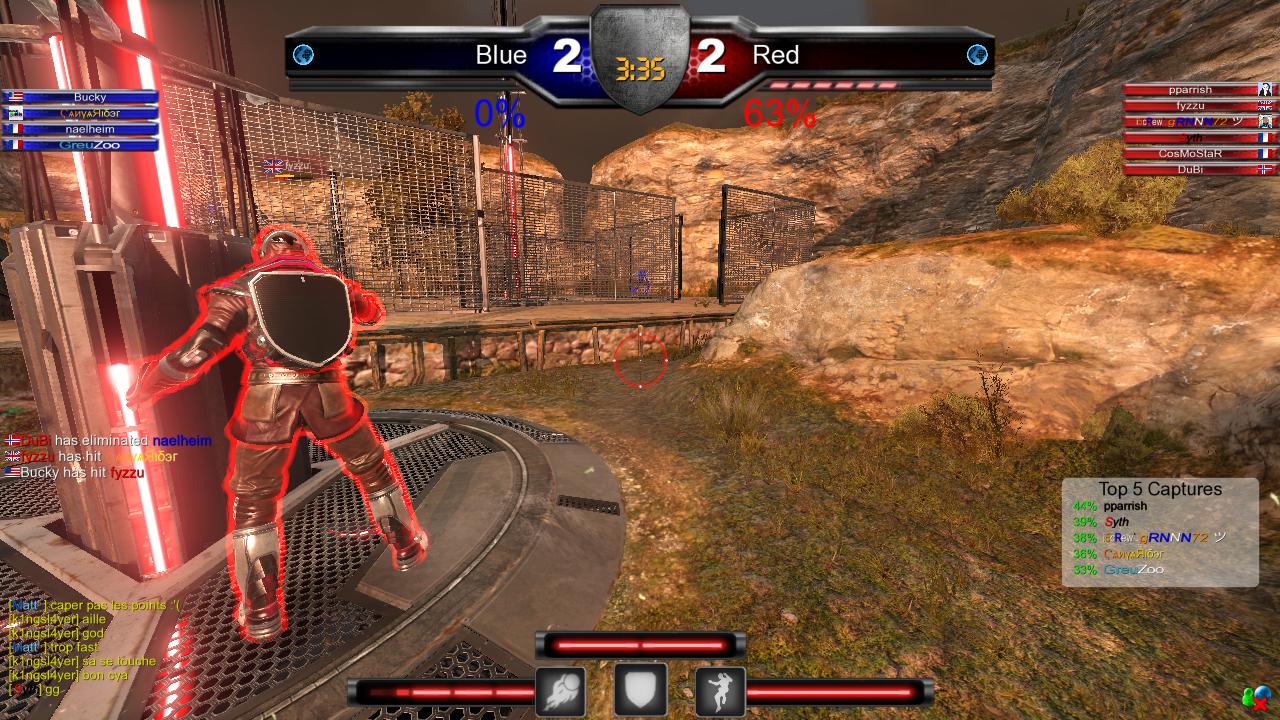1280x720 pixels.
Task: Select DuBi in the red team roster
Action: (x=1190, y=170)
